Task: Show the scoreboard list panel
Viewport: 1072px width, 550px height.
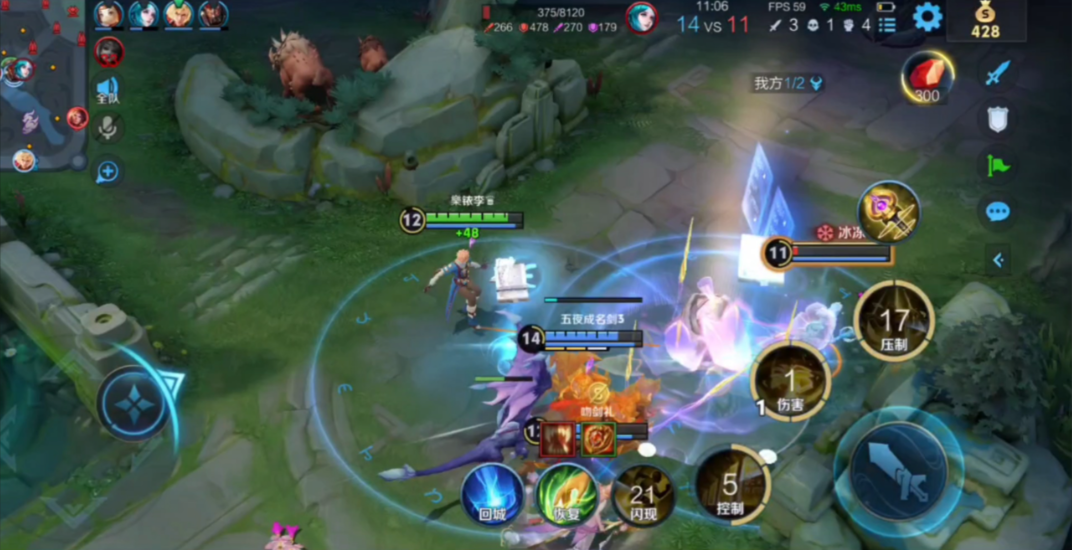Action: (x=886, y=23)
